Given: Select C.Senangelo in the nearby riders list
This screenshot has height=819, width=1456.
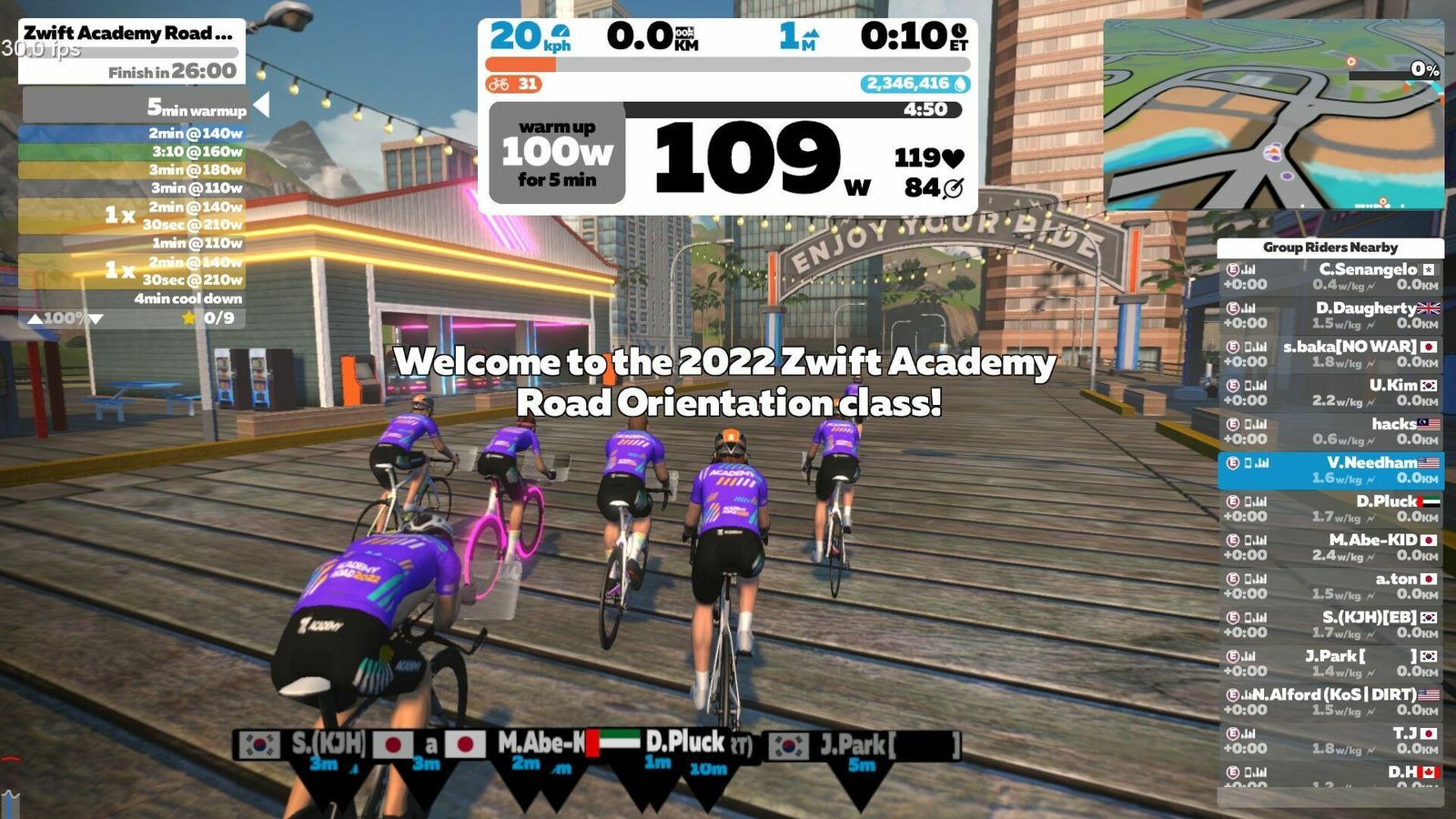Looking at the screenshot, I should pyautogui.click(x=1330, y=277).
